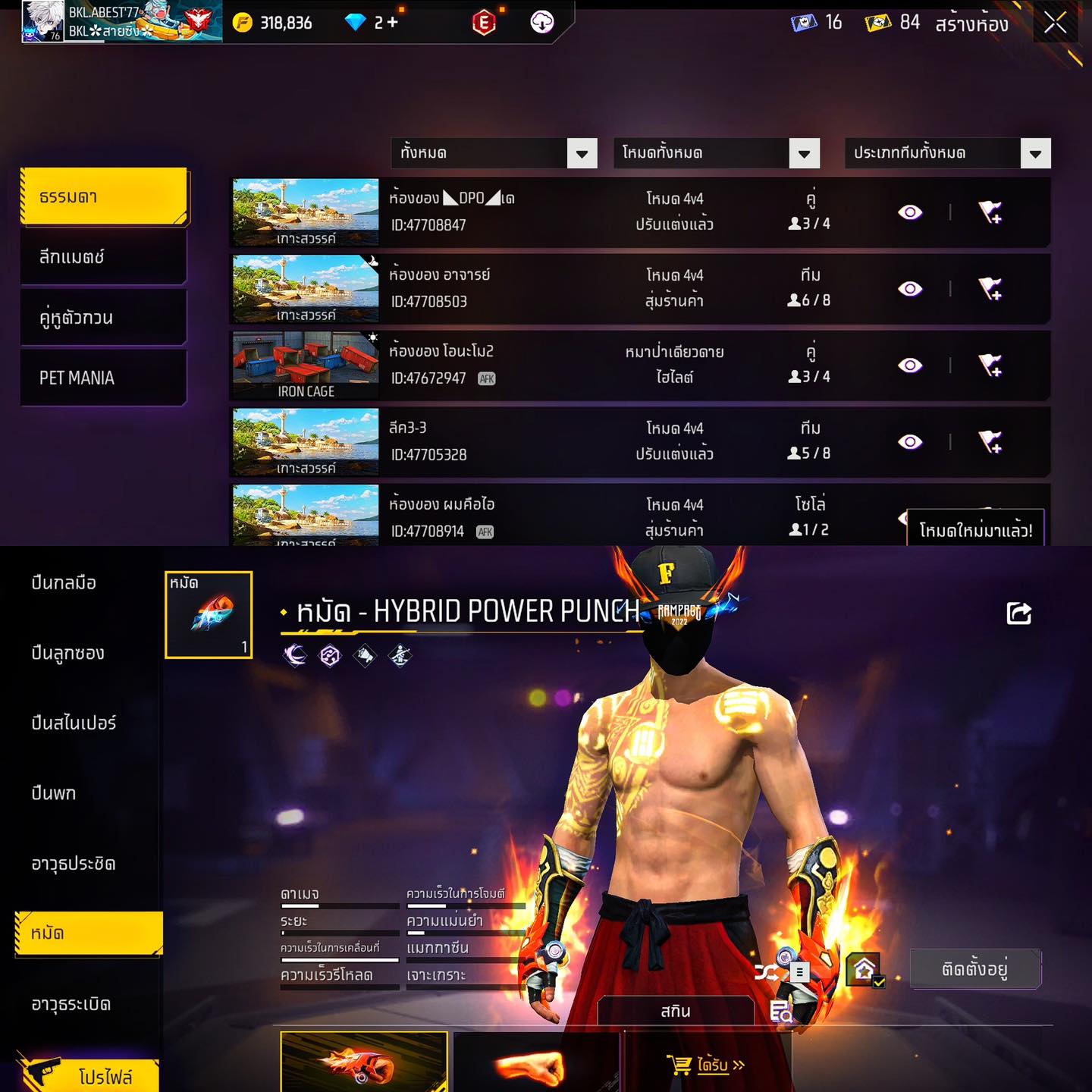
Task: Share the Hybrid Power Punch skin
Action: (1018, 613)
